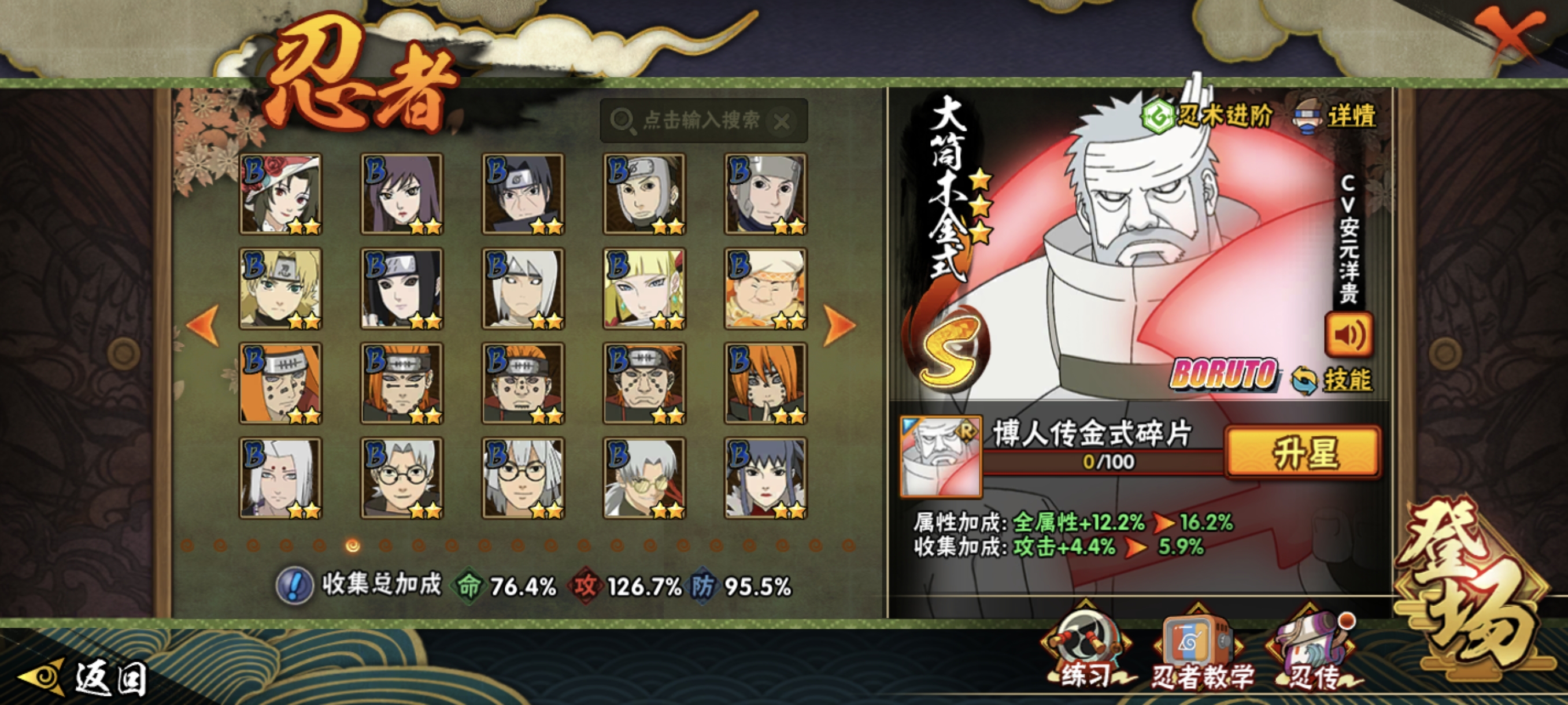The image size is (1568, 705).
Task: Play the character voice speaker button
Action: pyautogui.click(x=1348, y=335)
